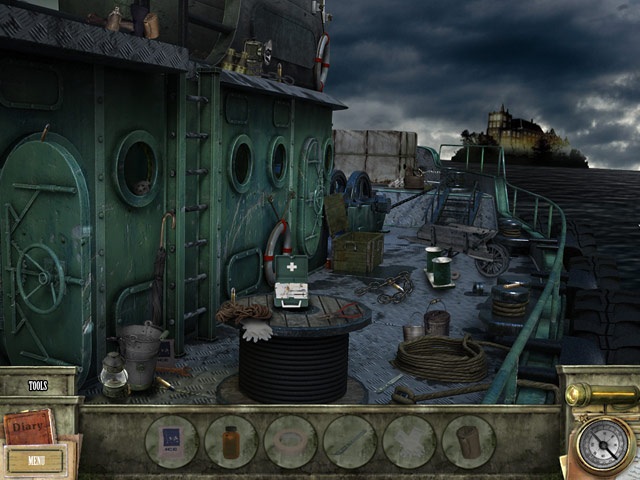
Task: Open the Tools panel
Action: click(x=38, y=385)
